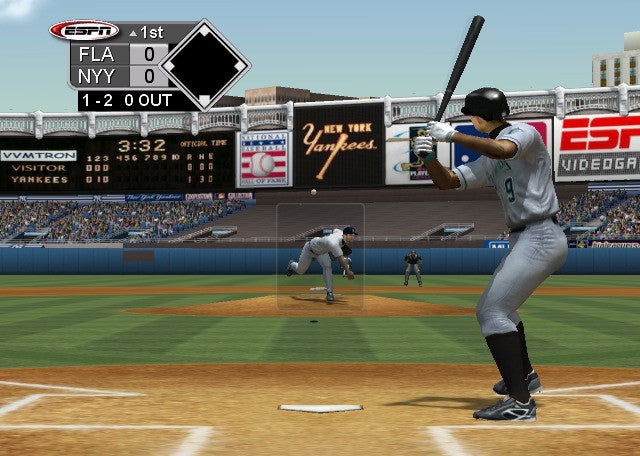Click the ESPN logo on the score overlay
Viewport: 640px width, 456px height.
tap(84, 31)
